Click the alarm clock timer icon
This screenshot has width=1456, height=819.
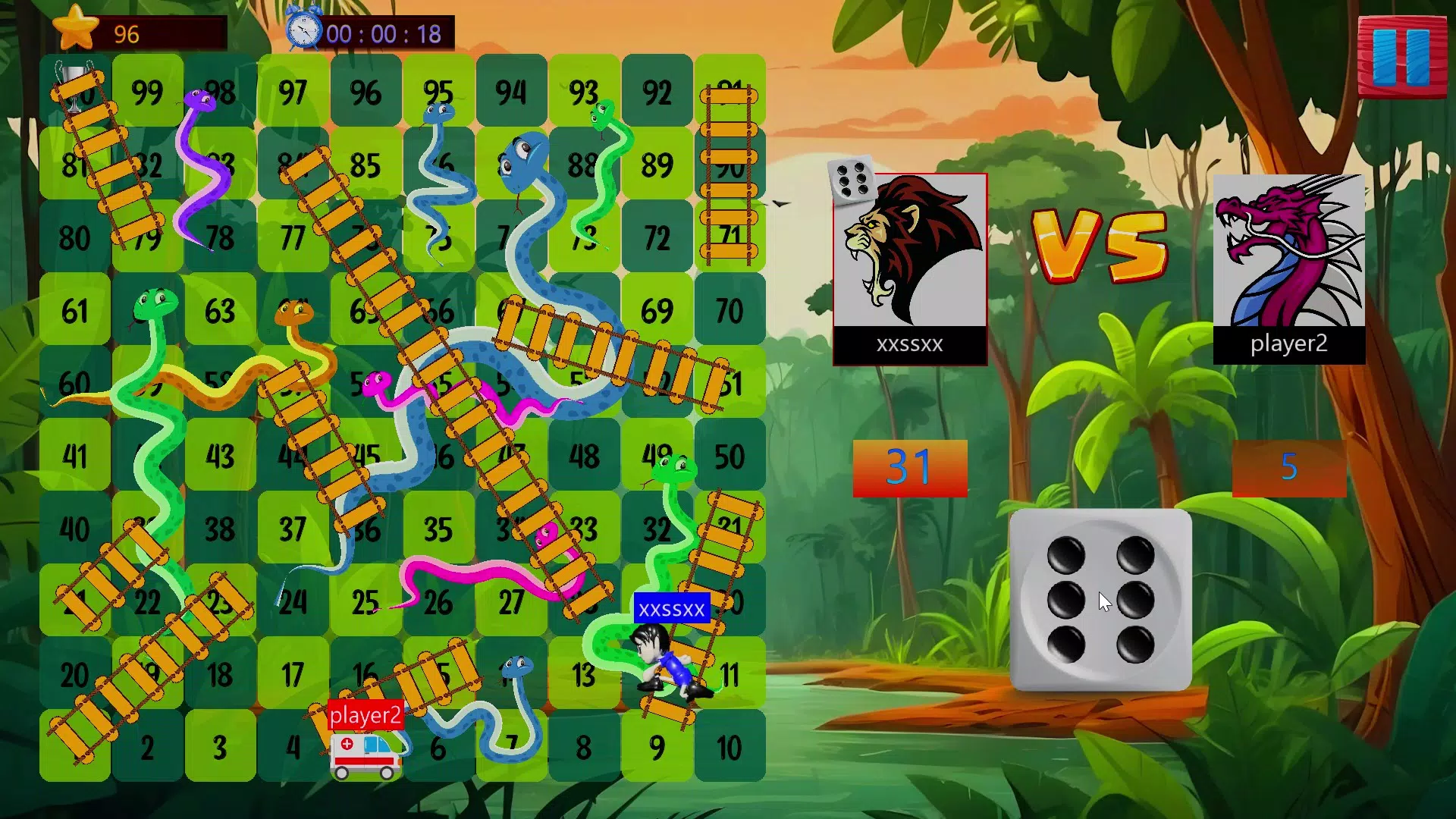click(x=303, y=32)
